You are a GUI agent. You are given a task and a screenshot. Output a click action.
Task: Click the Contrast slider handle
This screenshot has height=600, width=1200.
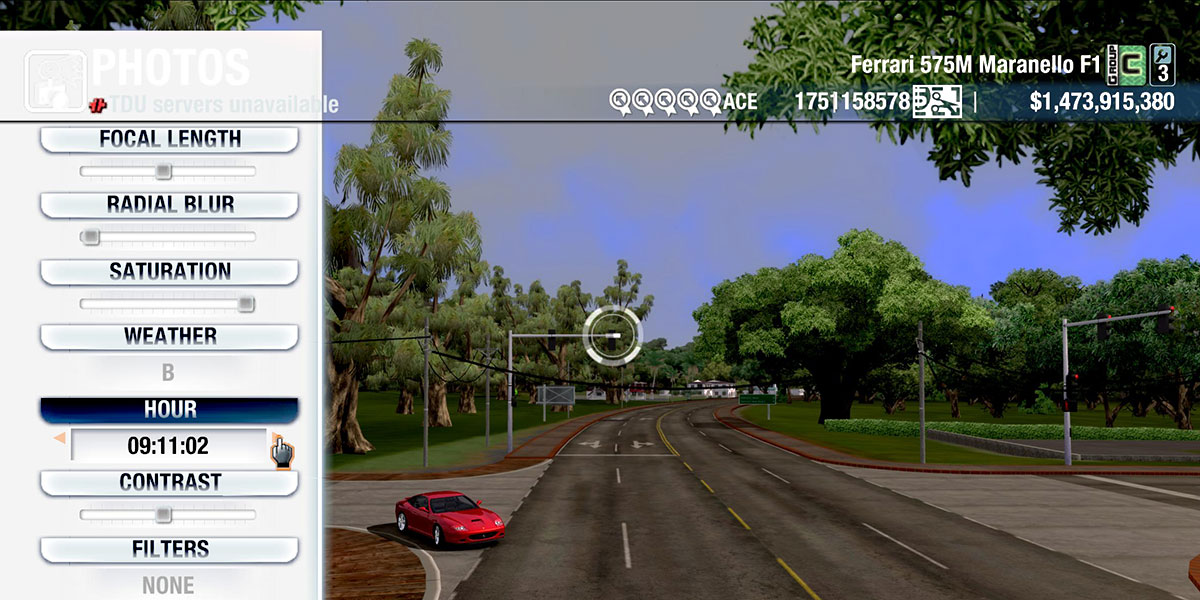coord(163,515)
